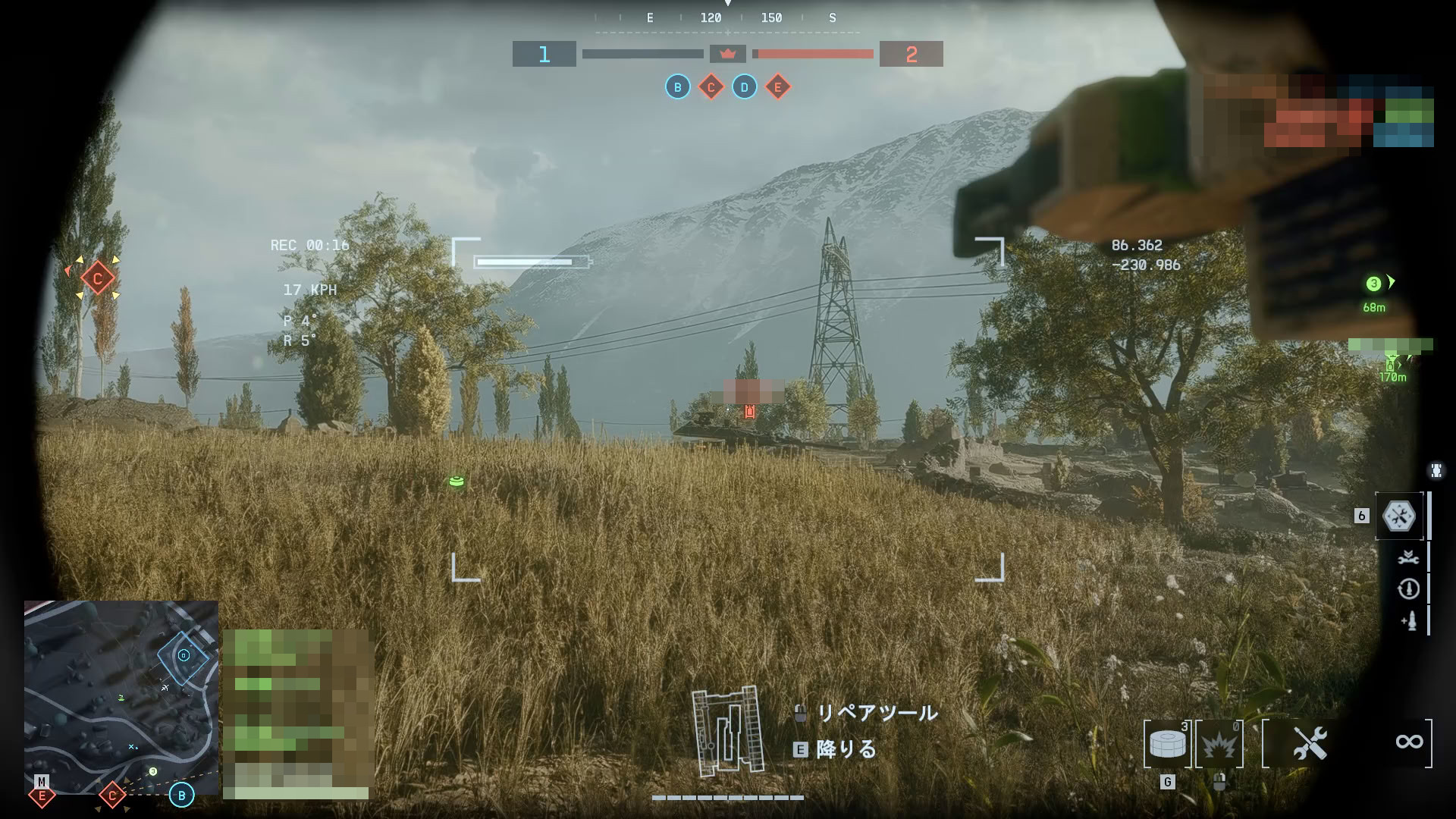Image resolution: width=1456 pixels, height=819 pixels.
Task: Click the small vehicle icon above the abilities
Action: (1436, 471)
